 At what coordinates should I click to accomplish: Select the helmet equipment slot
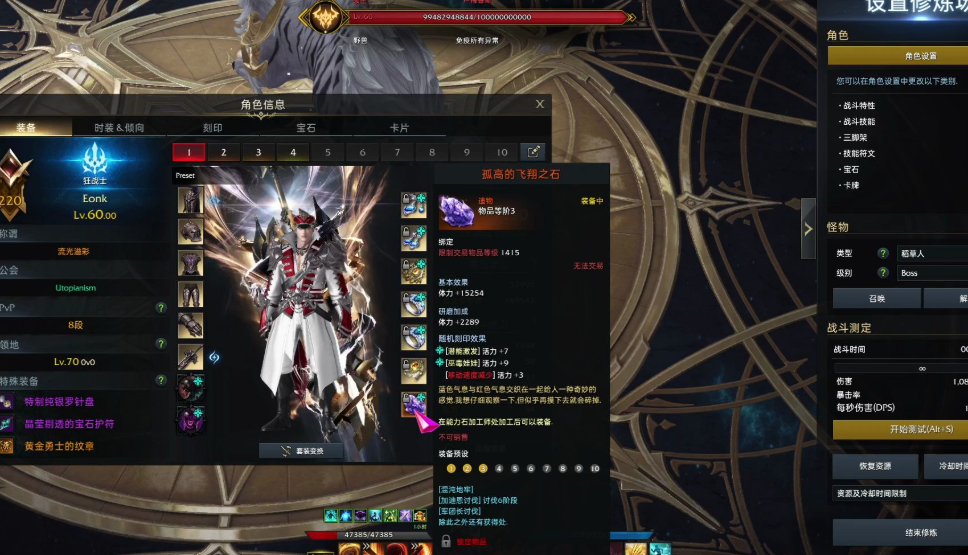point(190,200)
